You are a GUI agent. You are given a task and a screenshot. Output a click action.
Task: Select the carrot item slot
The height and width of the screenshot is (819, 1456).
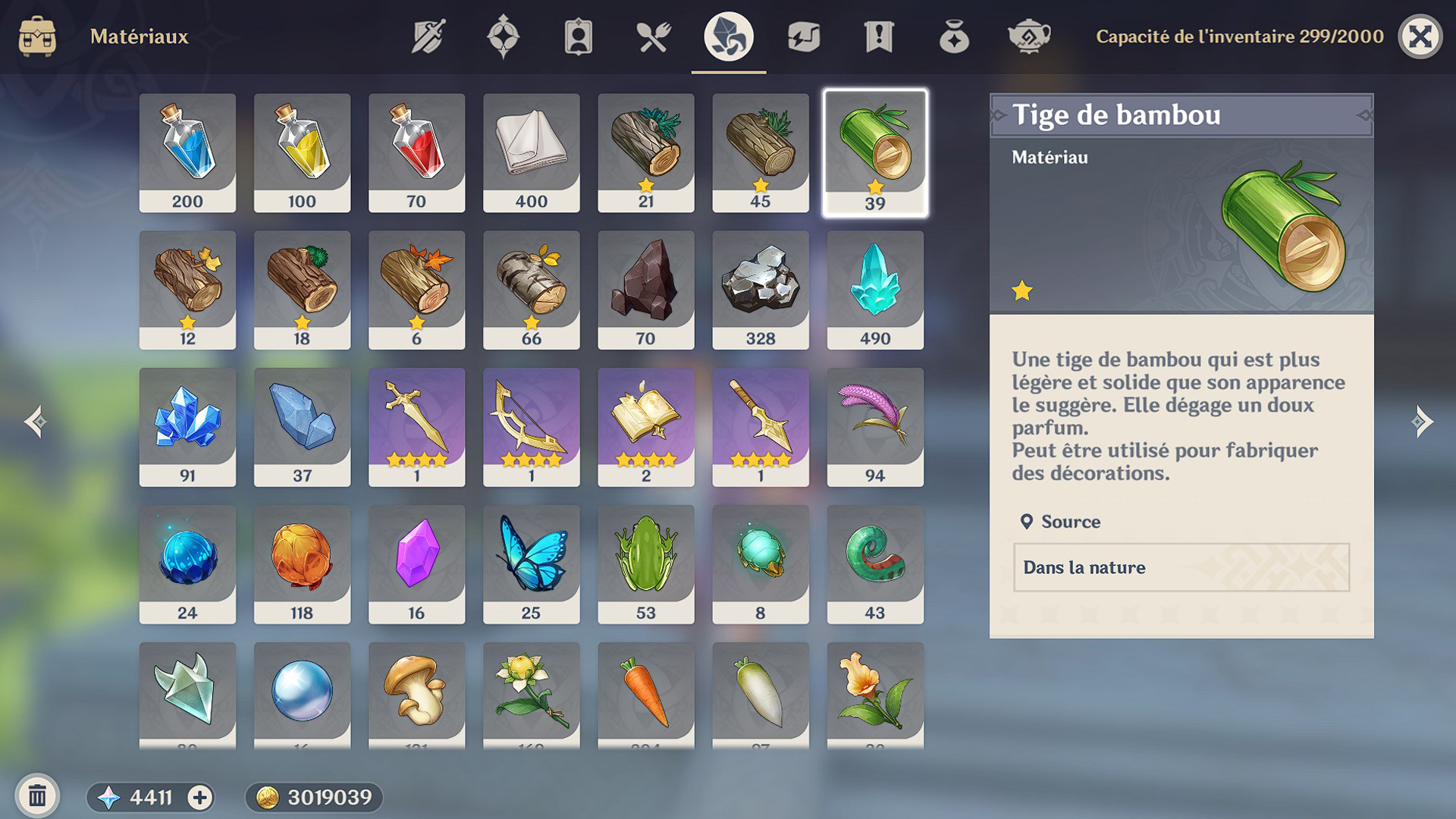tap(645, 694)
